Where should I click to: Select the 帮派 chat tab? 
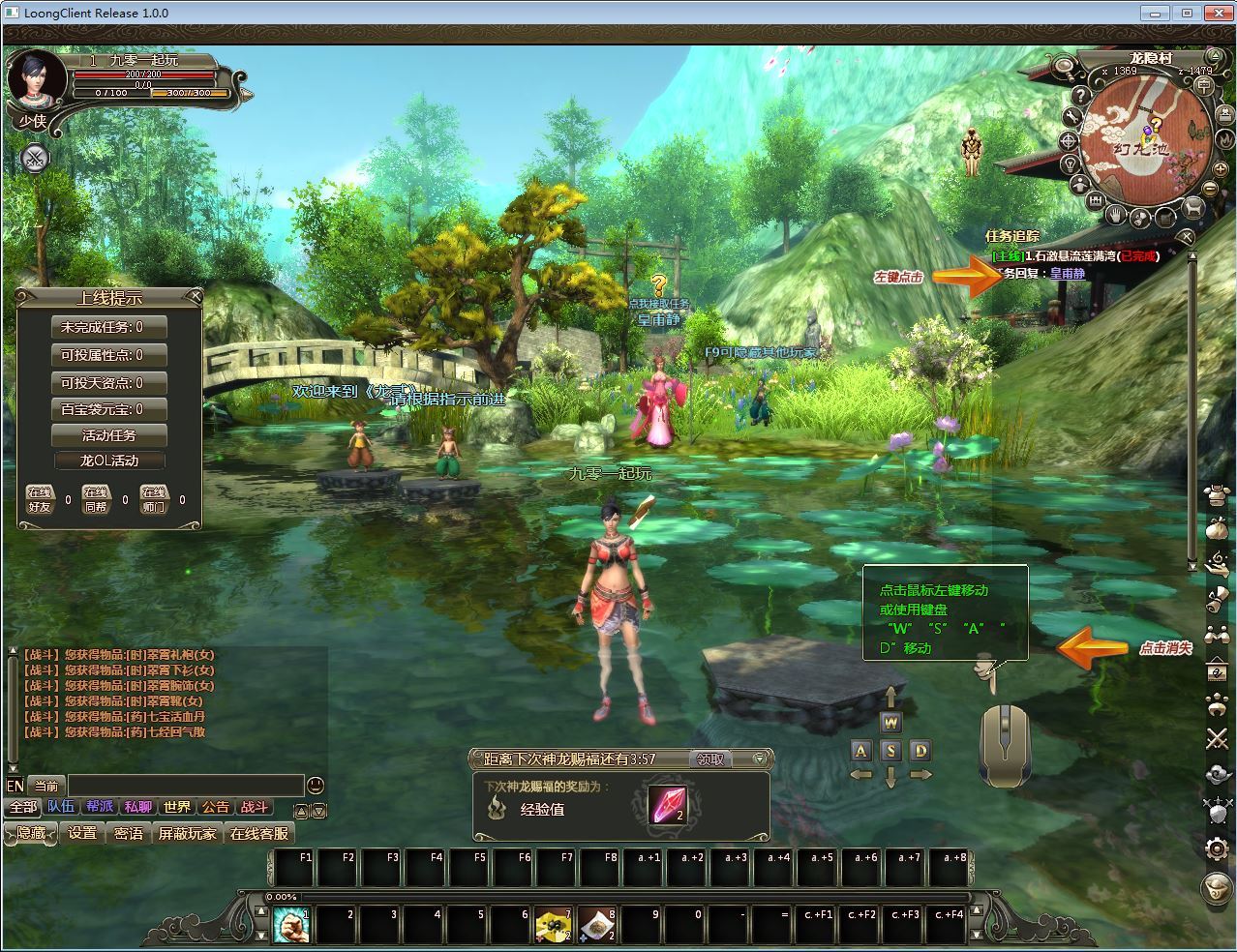point(100,807)
